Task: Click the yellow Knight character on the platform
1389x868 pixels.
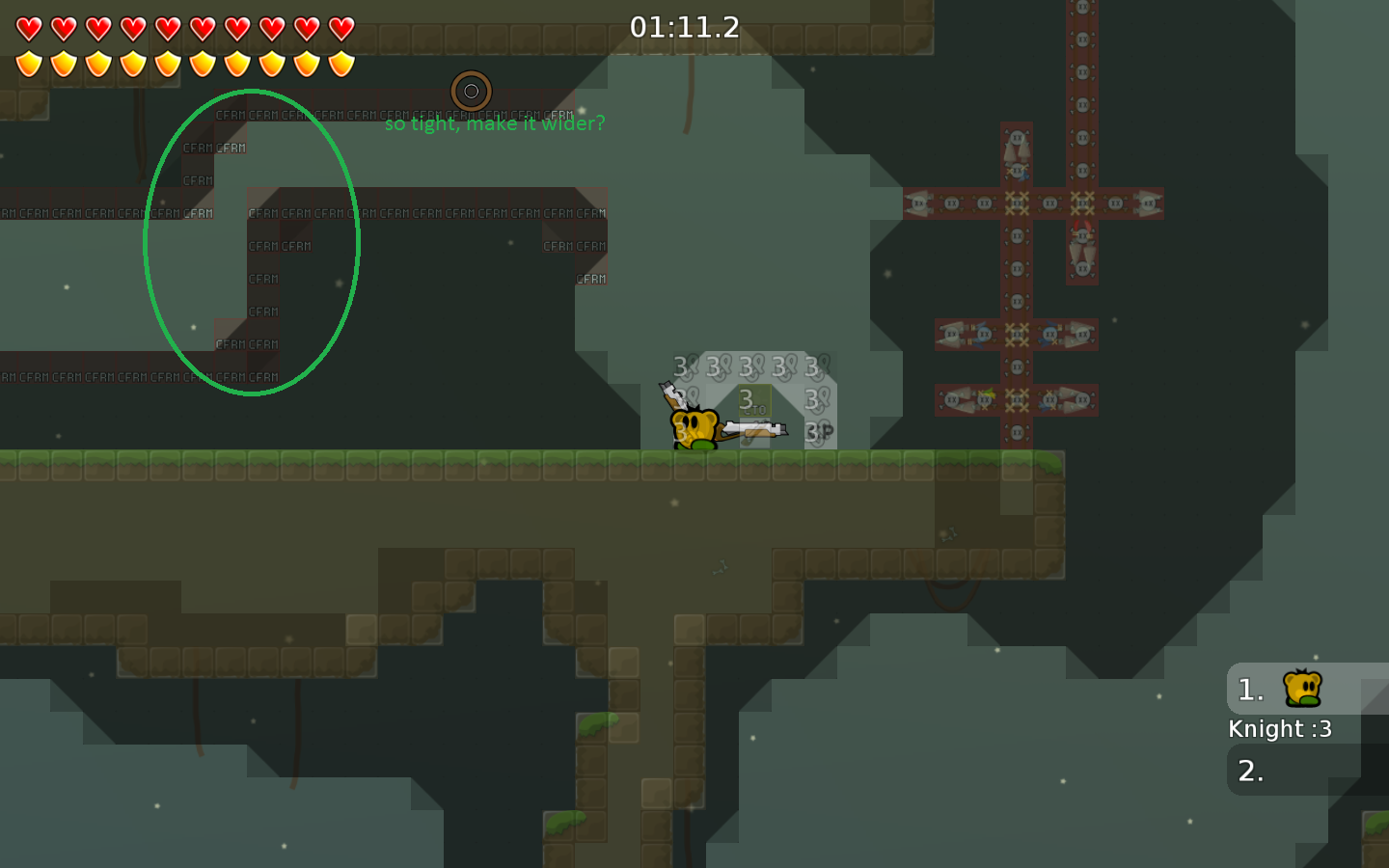Action: click(x=694, y=426)
